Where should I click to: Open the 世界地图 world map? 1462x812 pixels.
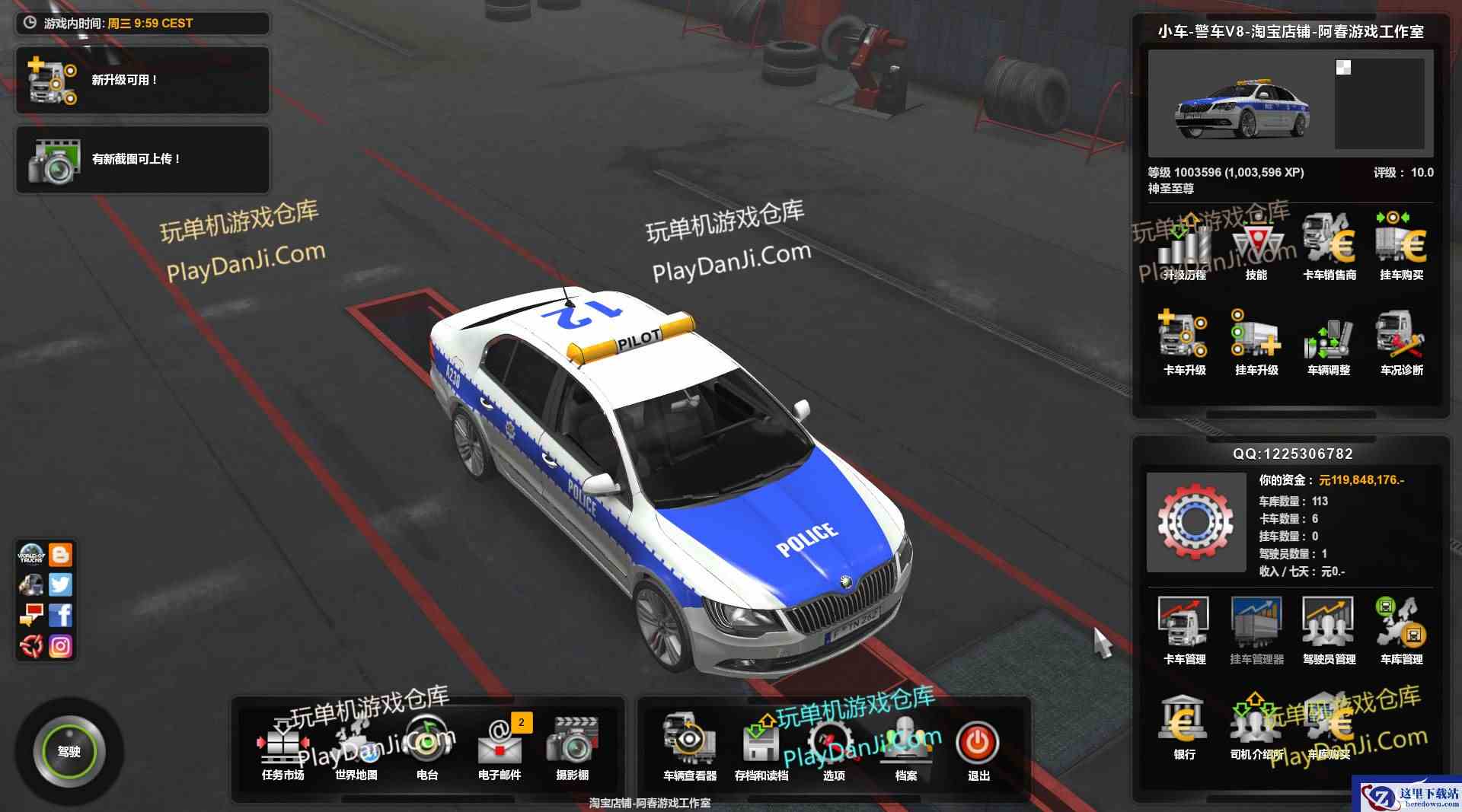(356, 747)
